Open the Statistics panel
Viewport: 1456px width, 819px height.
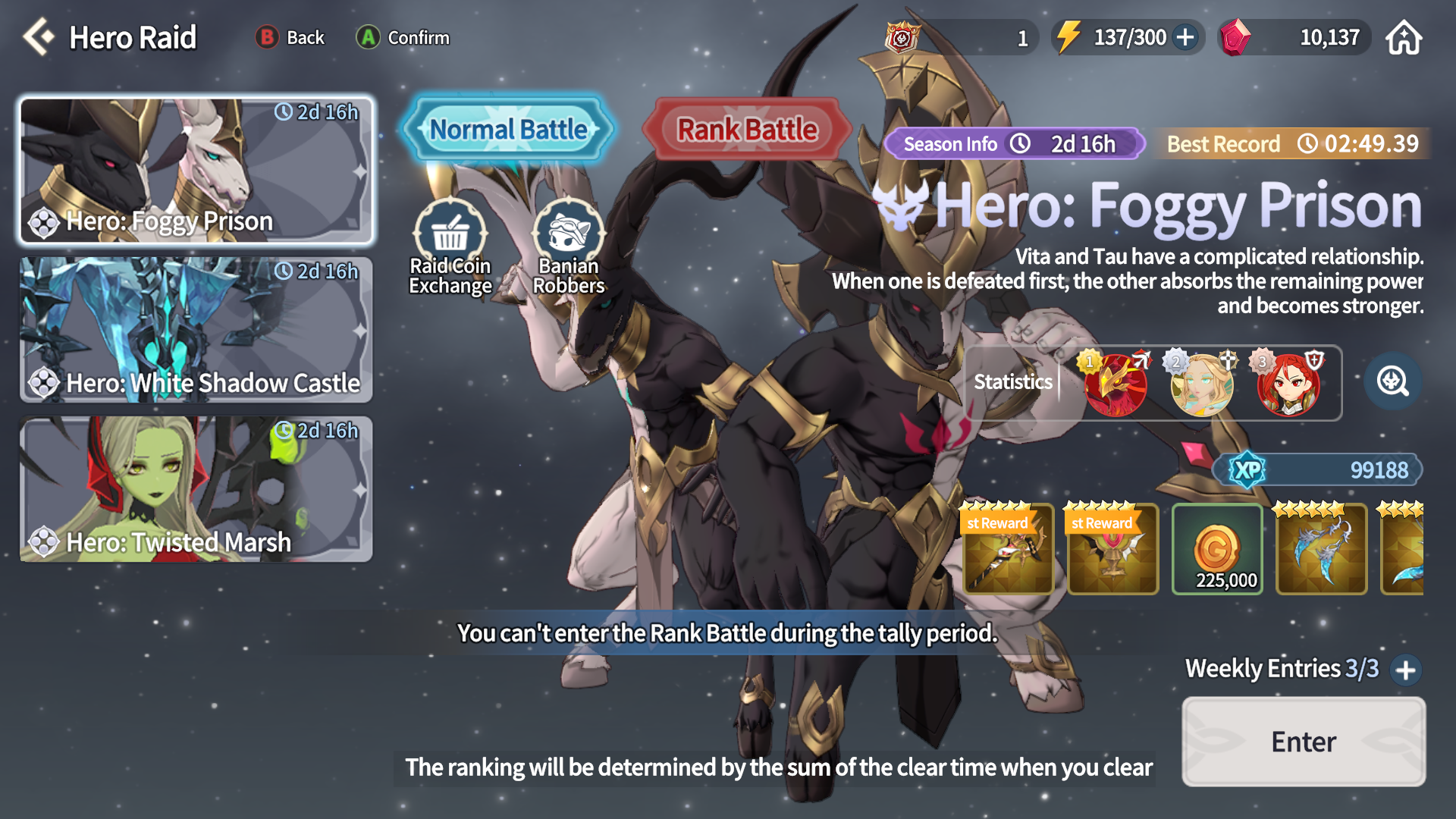(1013, 381)
